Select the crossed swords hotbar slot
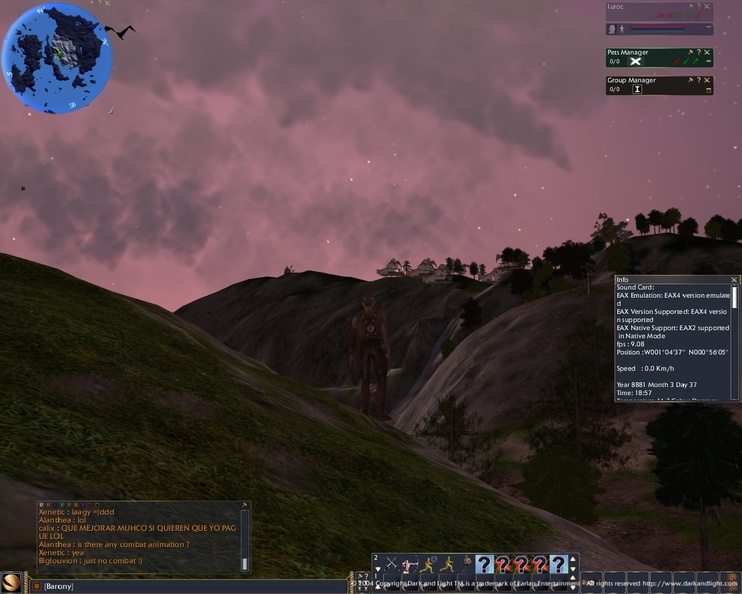Image resolution: width=742 pixels, height=594 pixels. [391, 565]
